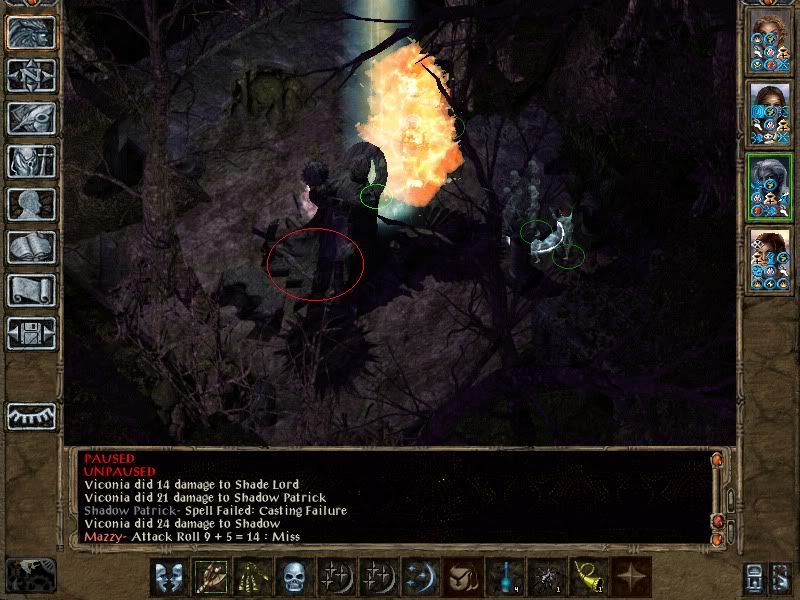This screenshot has width=800, height=600.
Task: Open the area map with the compass button
Action: [31, 75]
